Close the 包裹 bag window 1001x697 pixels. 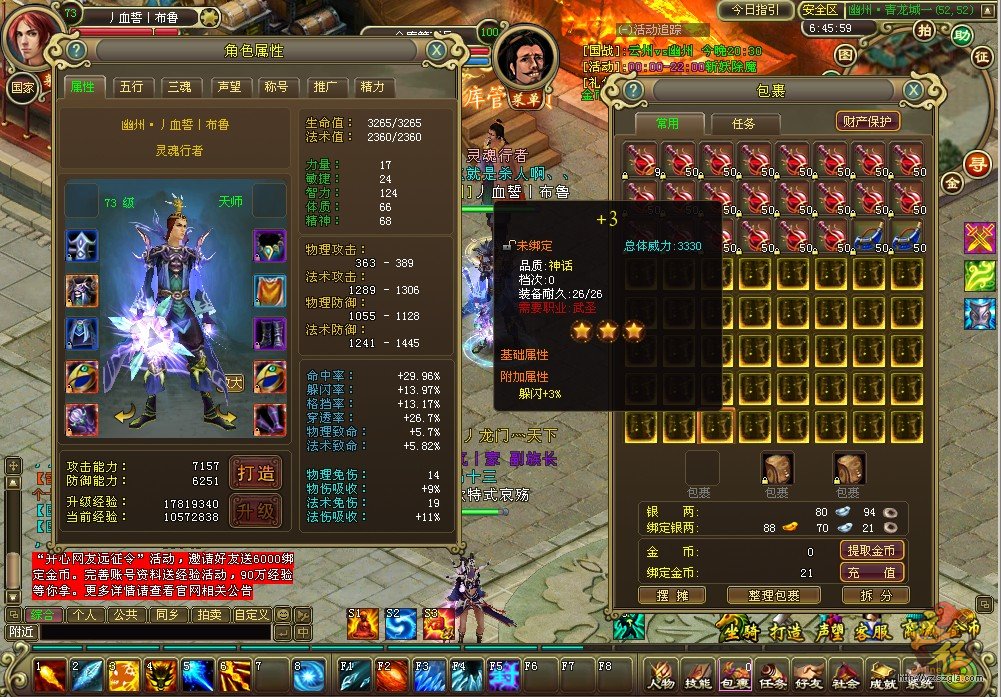pyautogui.click(x=913, y=91)
